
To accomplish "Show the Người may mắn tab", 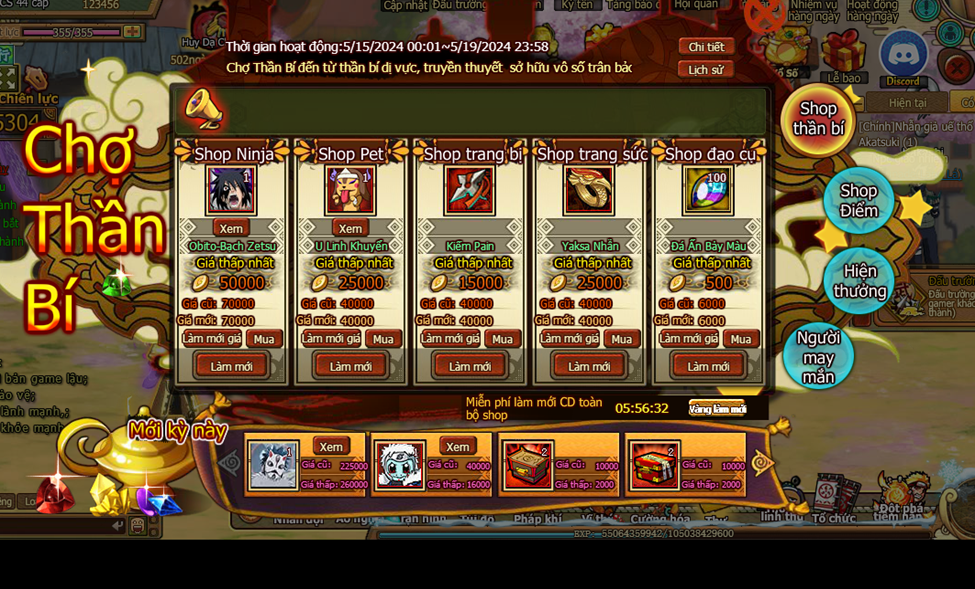I will pos(818,357).
